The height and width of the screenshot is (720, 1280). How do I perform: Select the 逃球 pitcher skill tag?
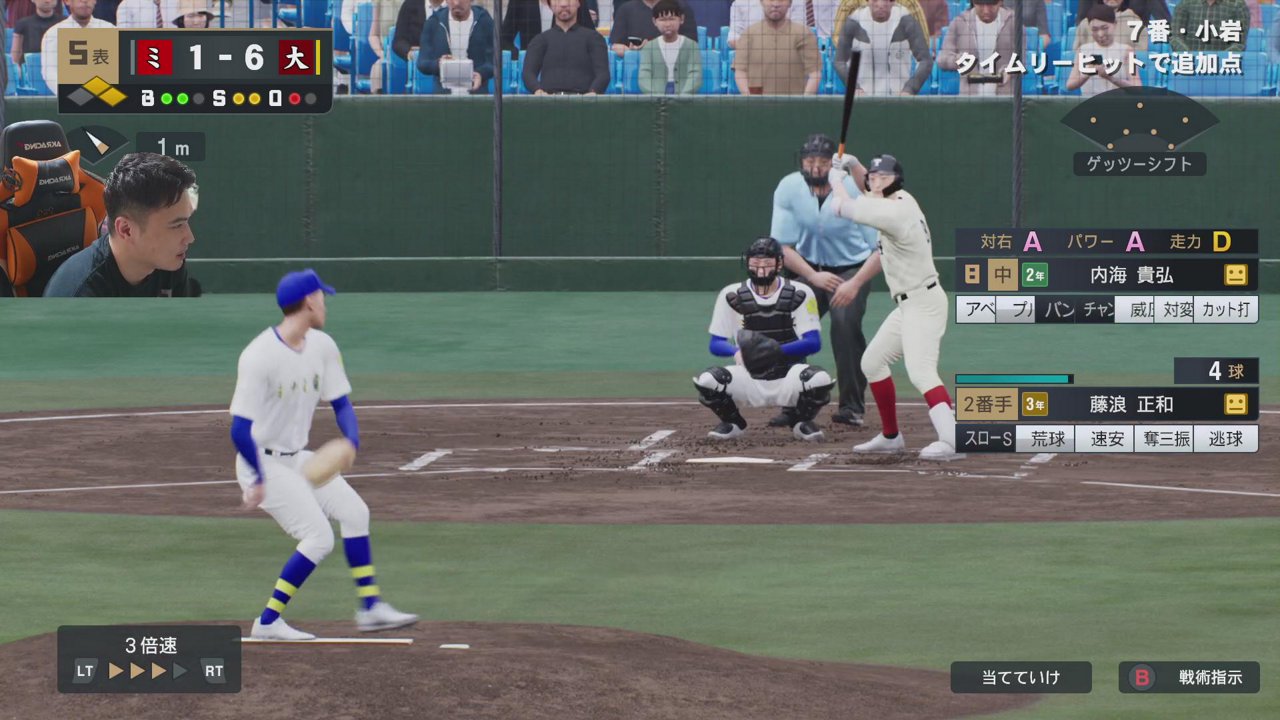click(1226, 439)
